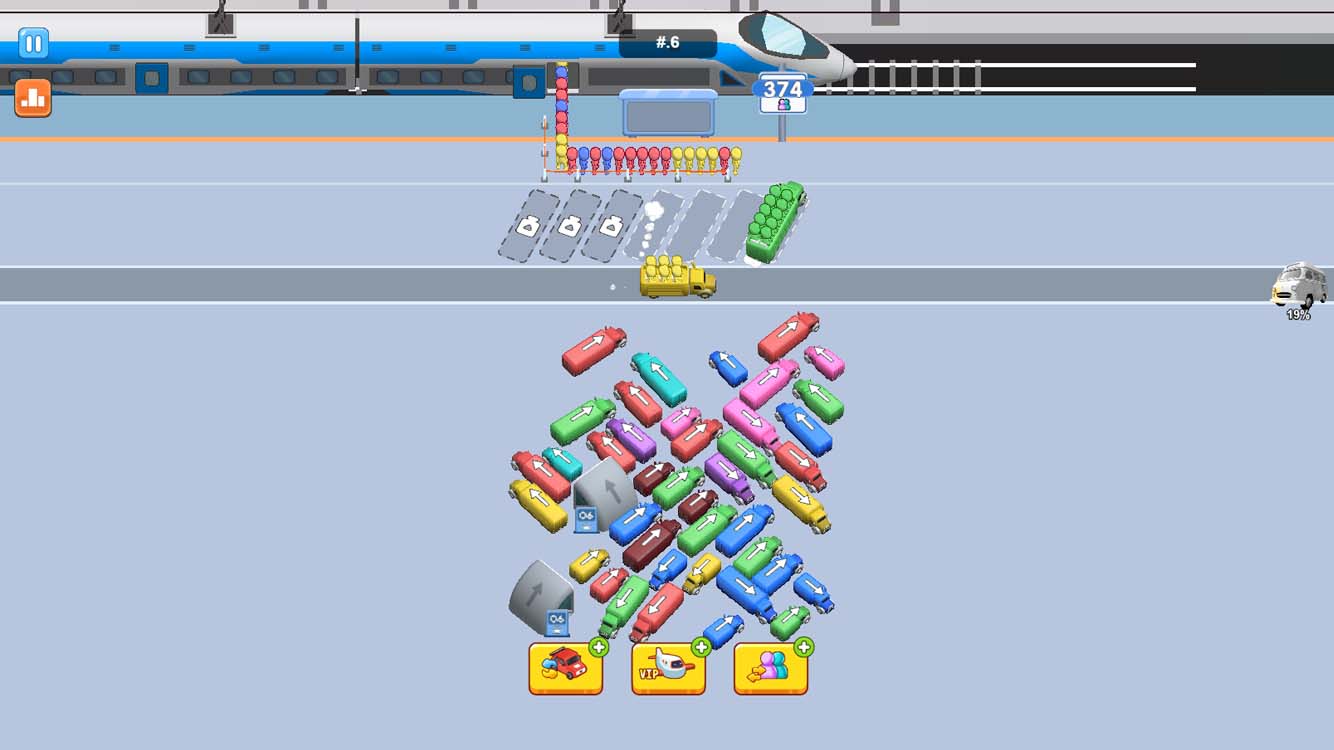The width and height of the screenshot is (1334, 750).
Task: Tap the green plus badge on the car booster
Action: 598,645
